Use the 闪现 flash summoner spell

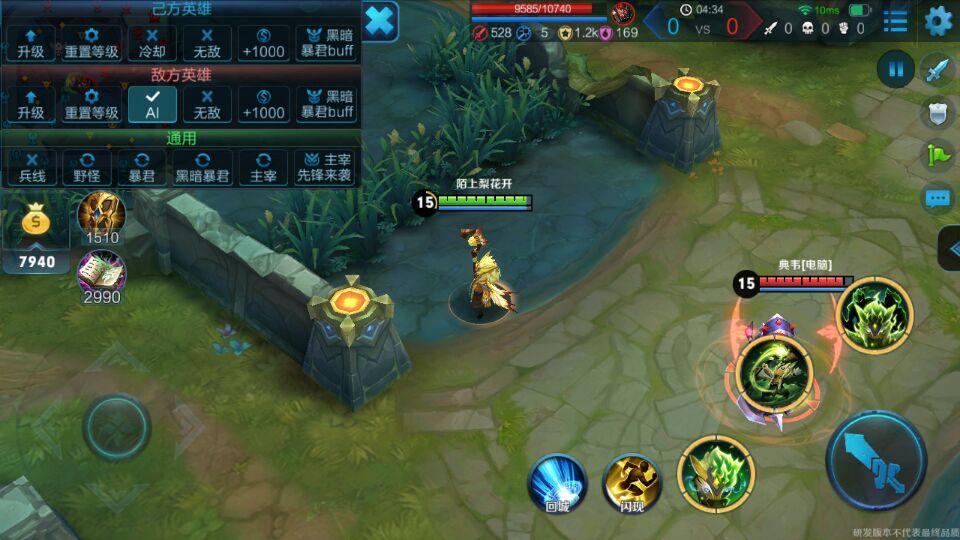click(x=631, y=482)
